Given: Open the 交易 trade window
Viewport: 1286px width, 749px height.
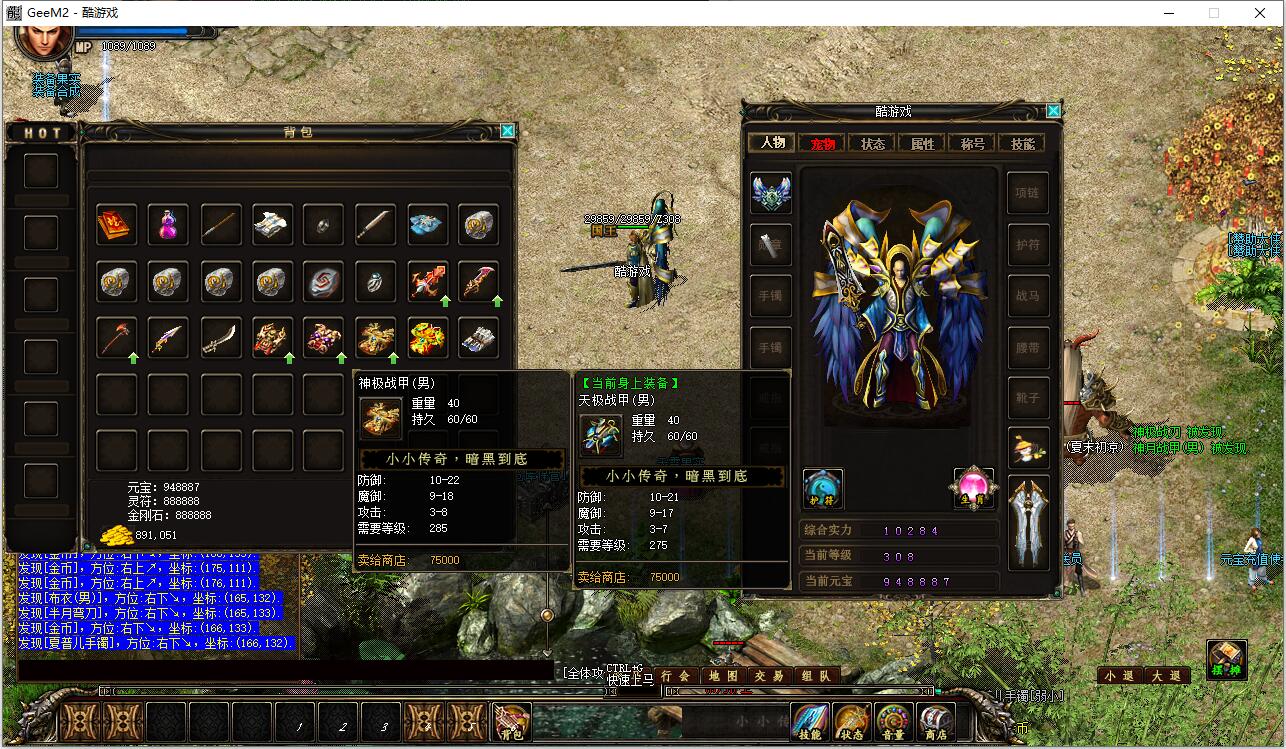Looking at the screenshot, I should tap(770, 676).
